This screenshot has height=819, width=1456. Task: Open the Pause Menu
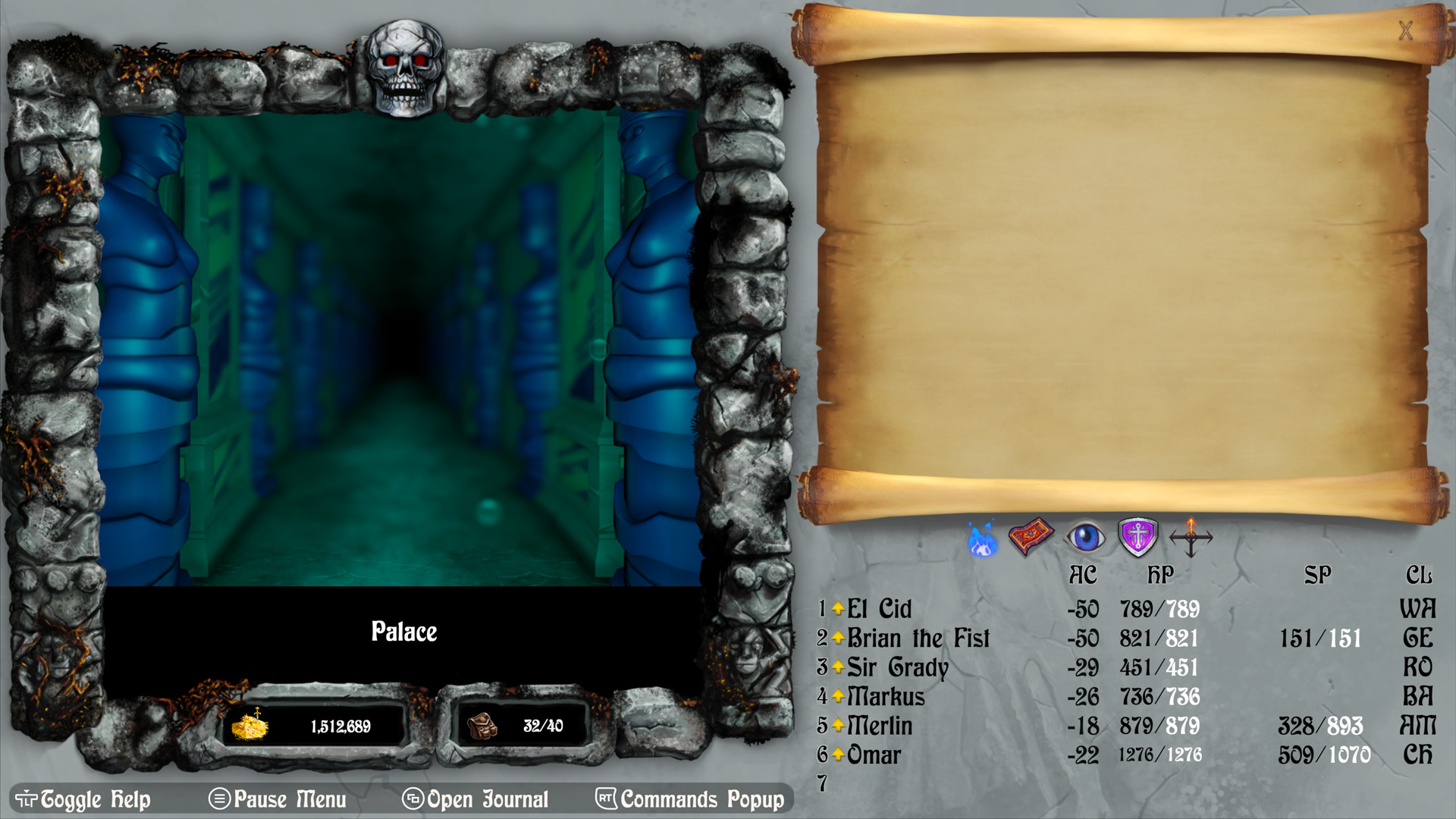(280, 799)
